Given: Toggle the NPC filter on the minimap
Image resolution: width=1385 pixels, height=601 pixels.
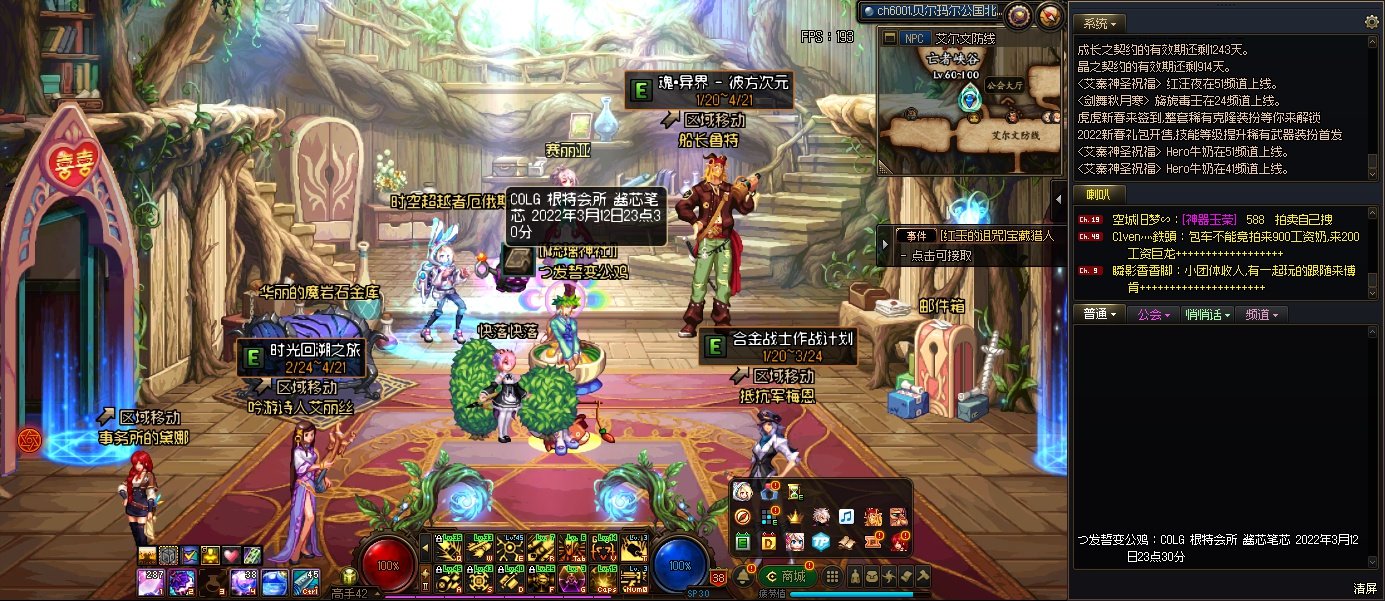Looking at the screenshot, I should click(913, 38).
